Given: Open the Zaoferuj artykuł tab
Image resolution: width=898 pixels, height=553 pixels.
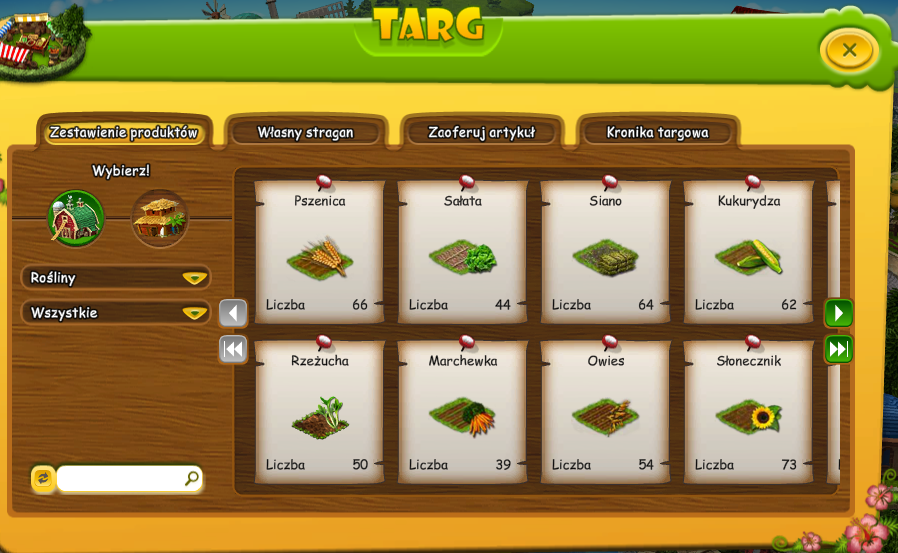Looking at the screenshot, I should [482, 132].
